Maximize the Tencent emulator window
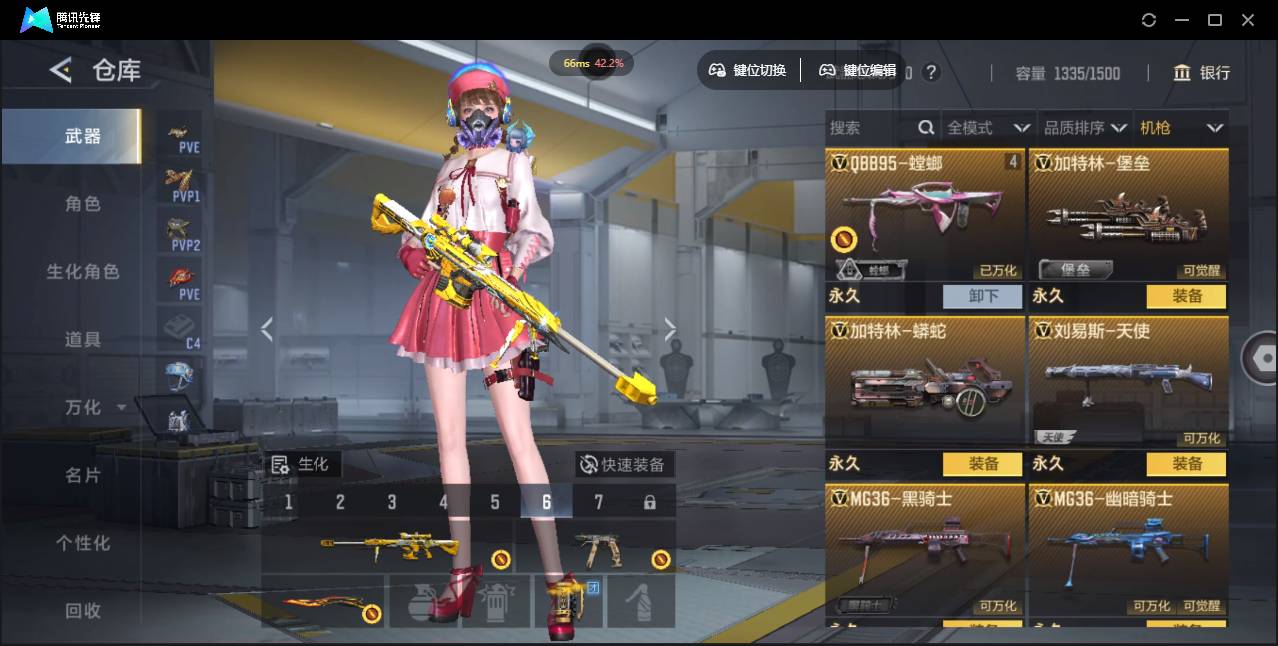Viewport: 1278px width, 646px height. [x=1214, y=20]
